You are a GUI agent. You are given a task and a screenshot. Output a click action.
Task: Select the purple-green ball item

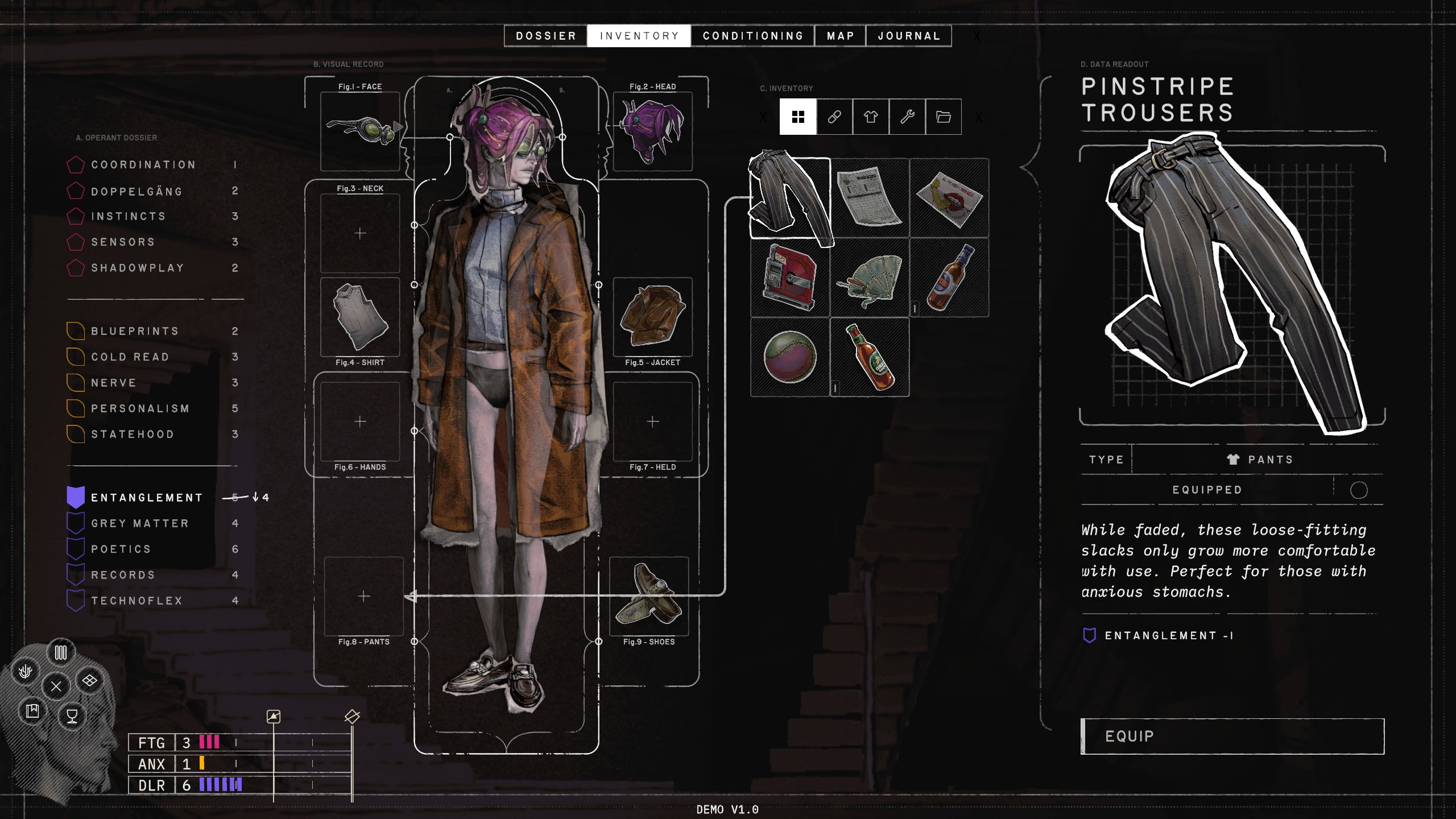pos(789,357)
